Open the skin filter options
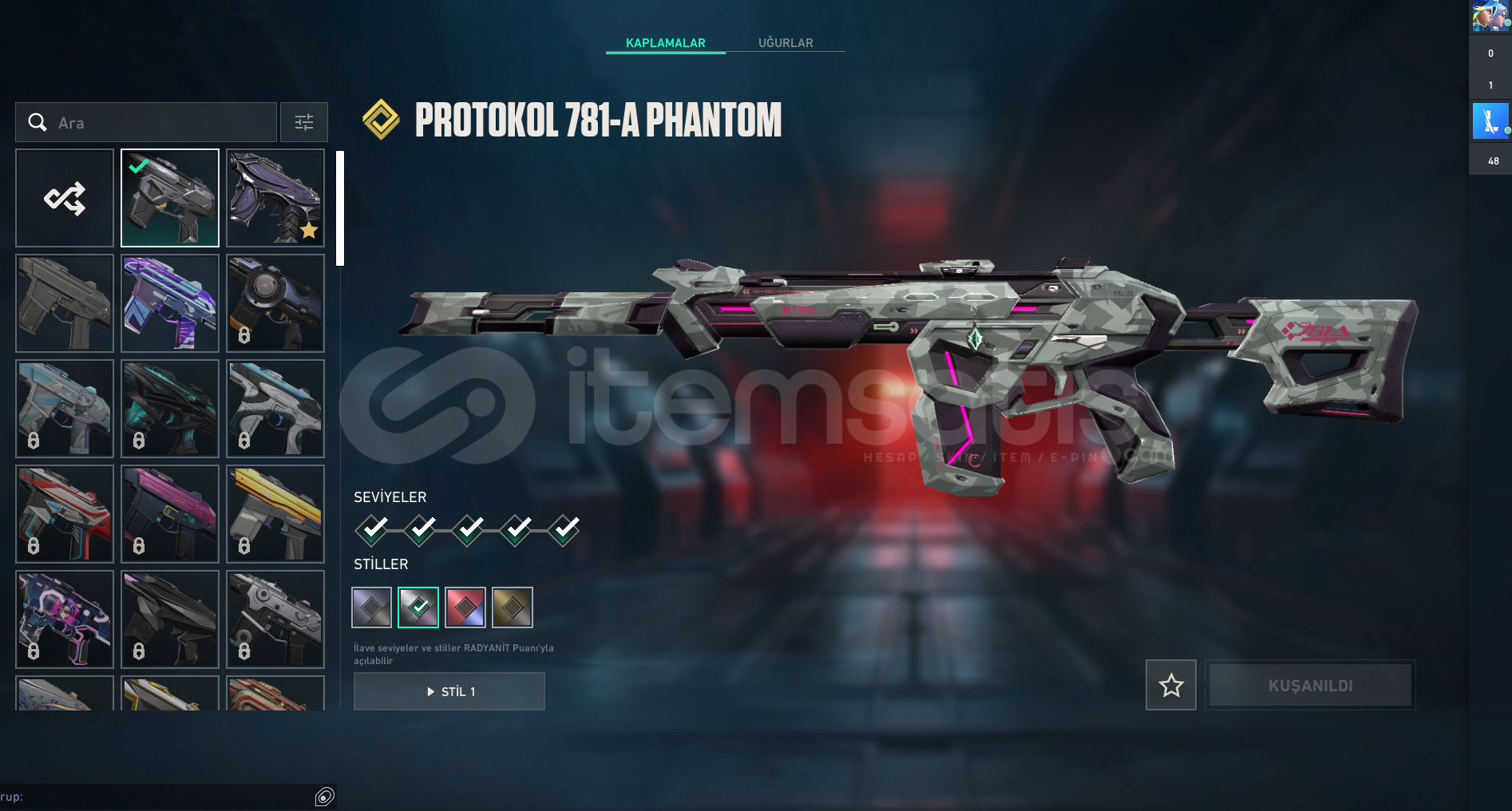1512x811 pixels. 304,122
